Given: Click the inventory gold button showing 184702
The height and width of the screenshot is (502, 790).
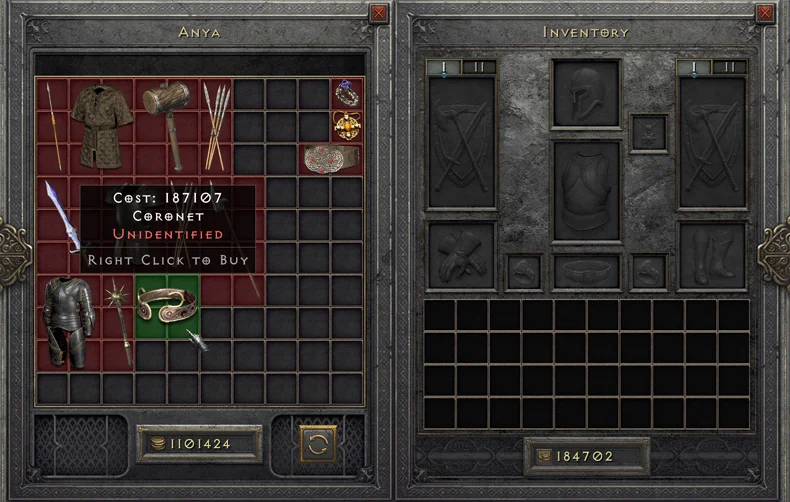Looking at the screenshot, I should tap(587, 457).
